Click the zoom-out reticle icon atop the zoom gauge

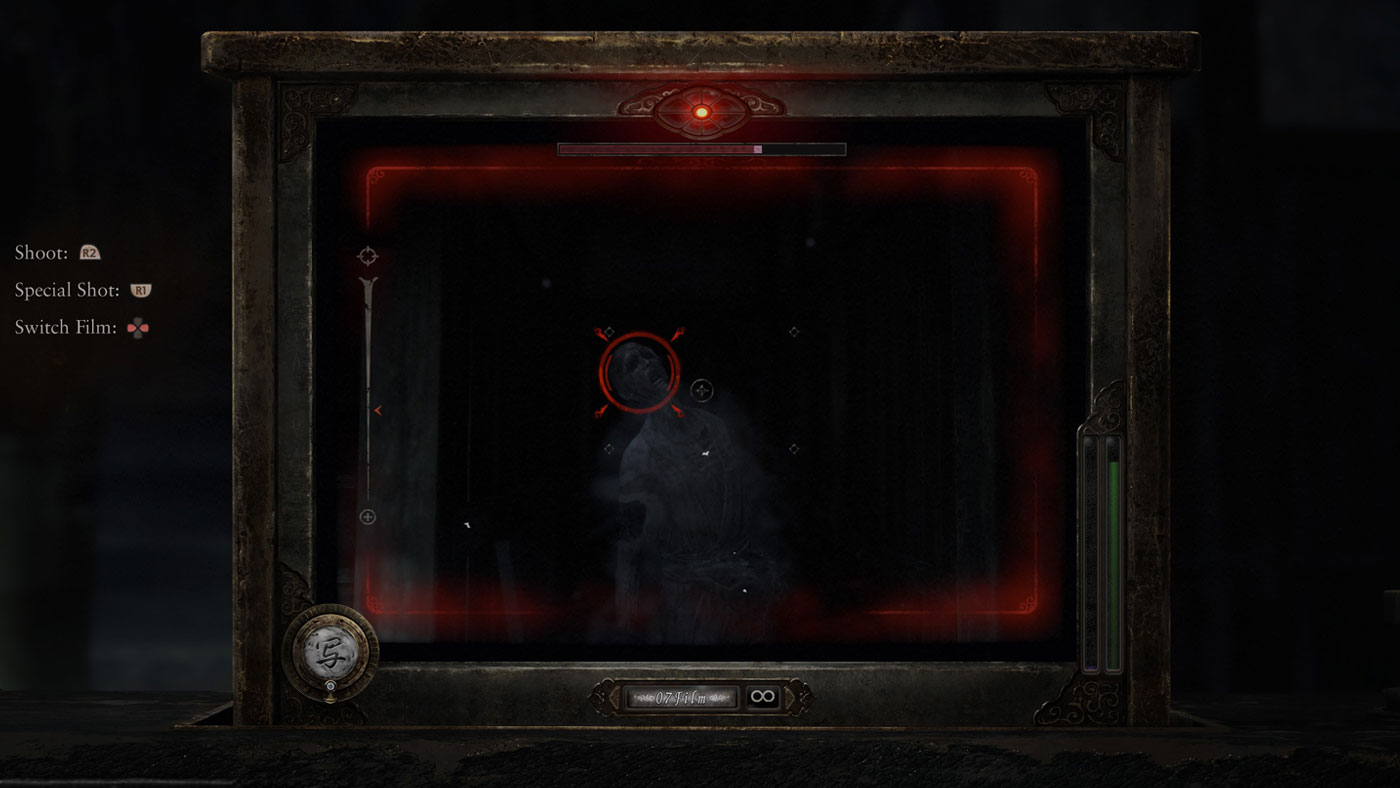click(x=368, y=255)
